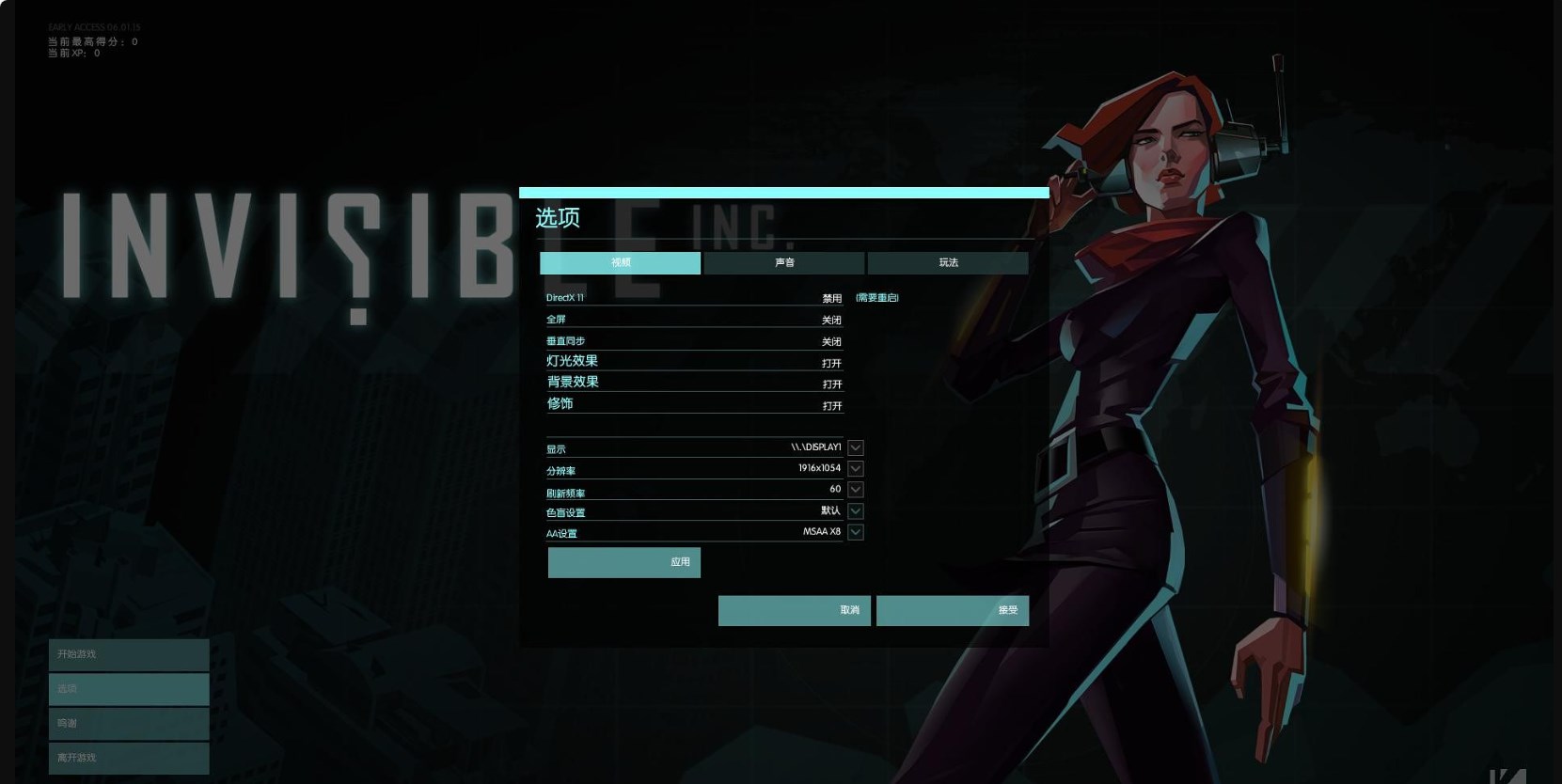
Task: Expand the AA设置 anti-aliasing dropdown
Action: click(855, 532)
